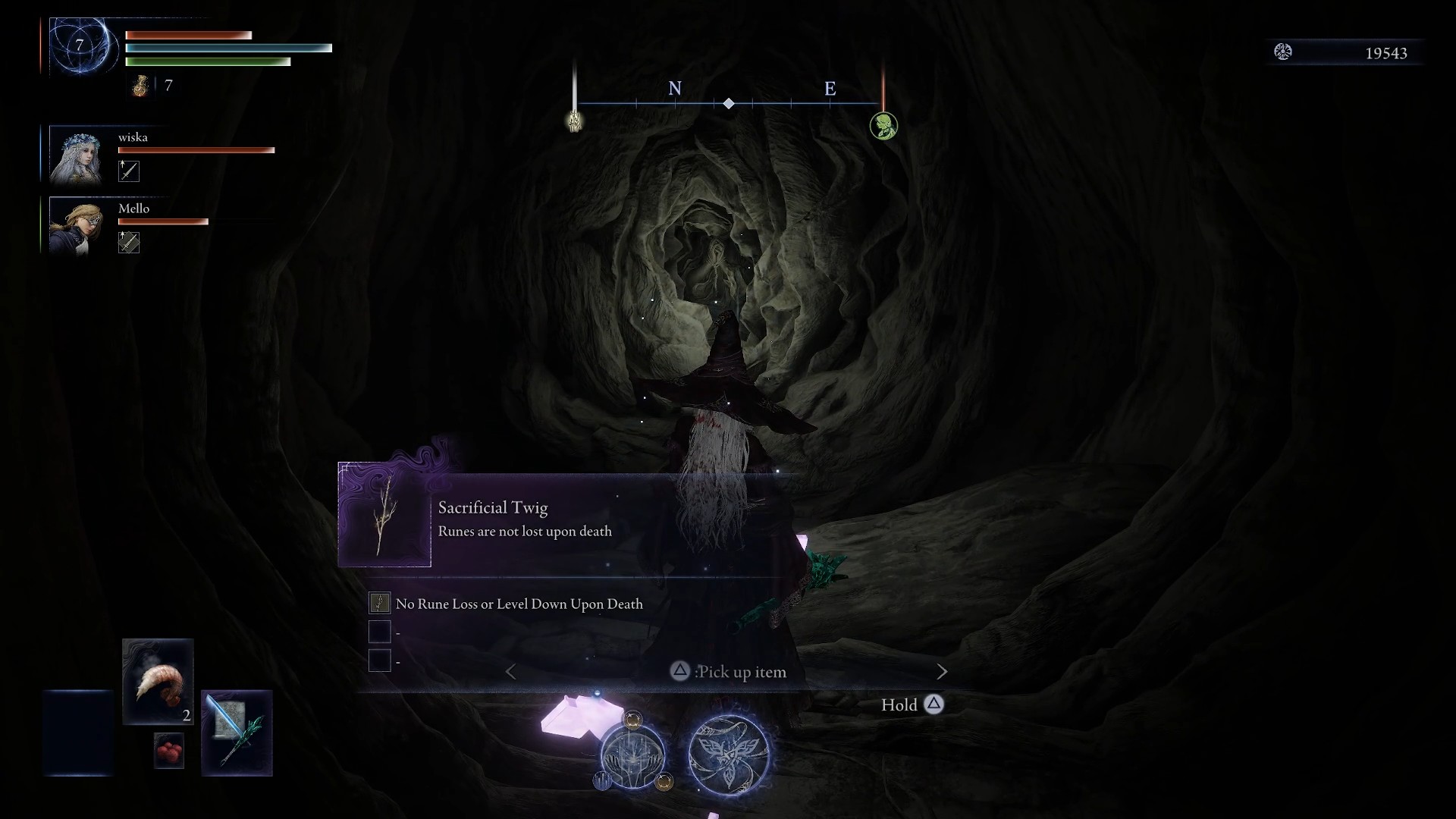Show the previous item with left arrow
The width and height of the screenshot is (1456, 819).
[x=511, y=672]
